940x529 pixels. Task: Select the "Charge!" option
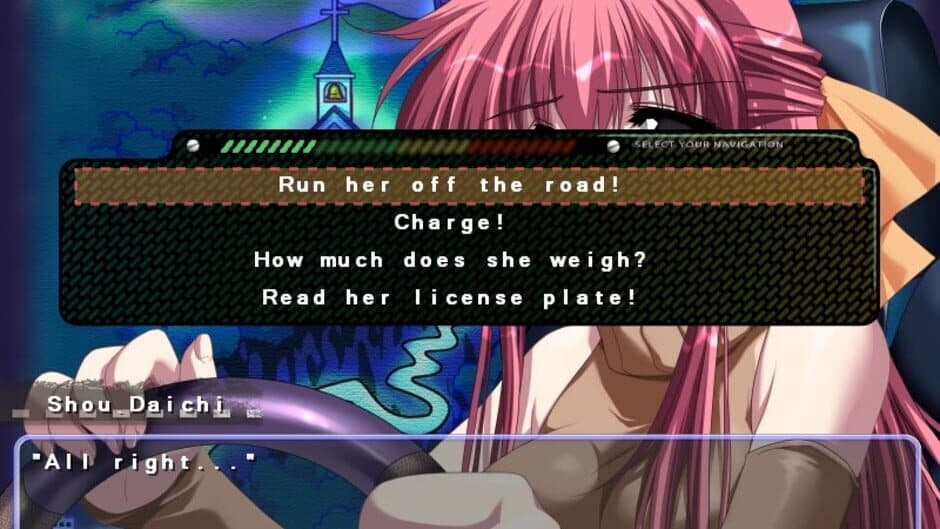click(x=450, y=222)
